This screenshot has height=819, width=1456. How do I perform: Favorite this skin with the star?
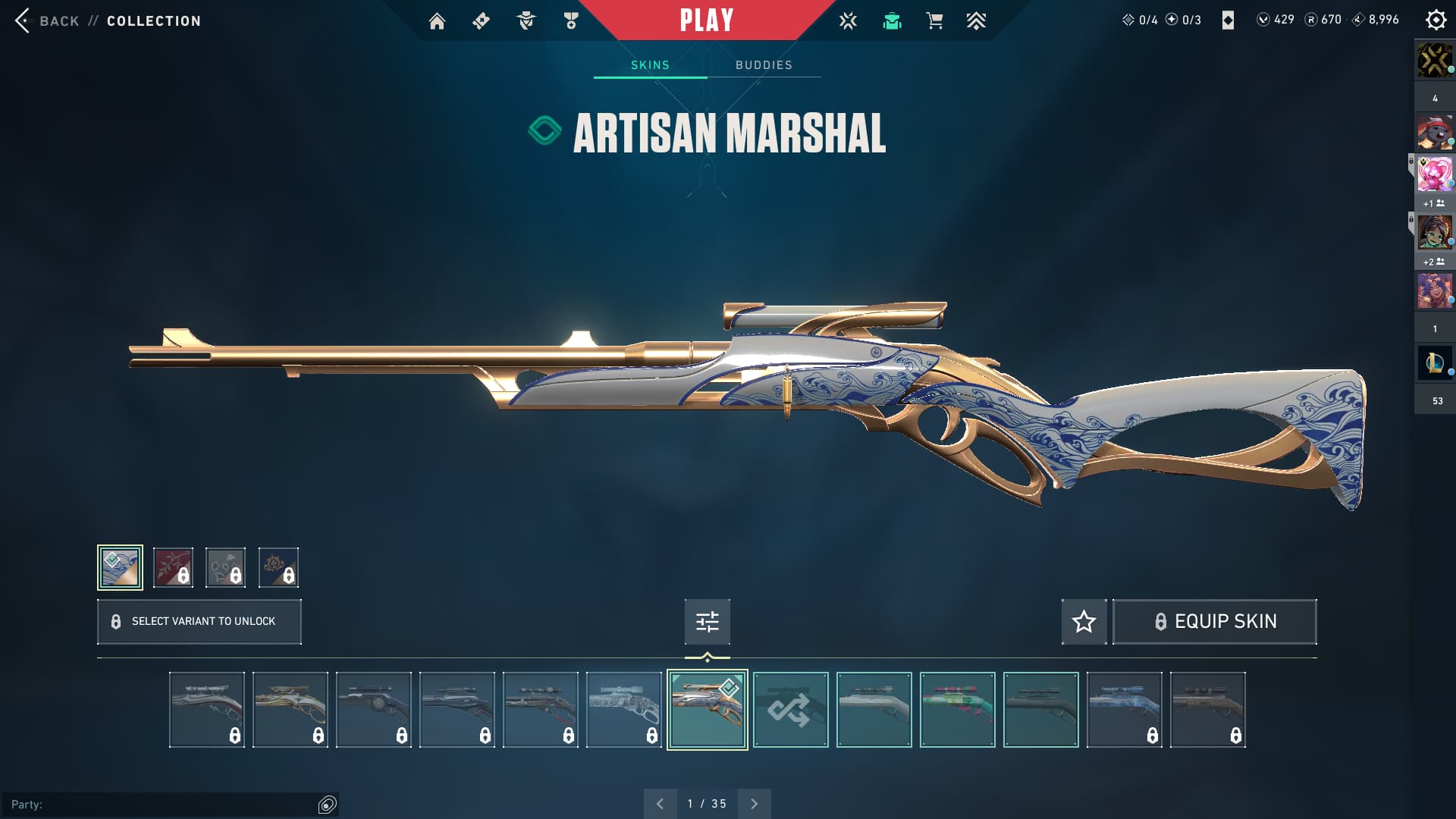[1084, 622]
